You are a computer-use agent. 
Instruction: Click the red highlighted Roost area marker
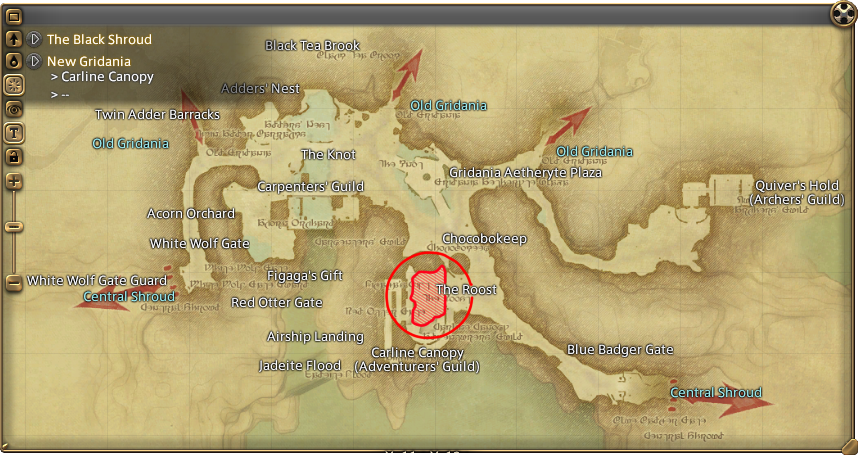tap(428, 295)
